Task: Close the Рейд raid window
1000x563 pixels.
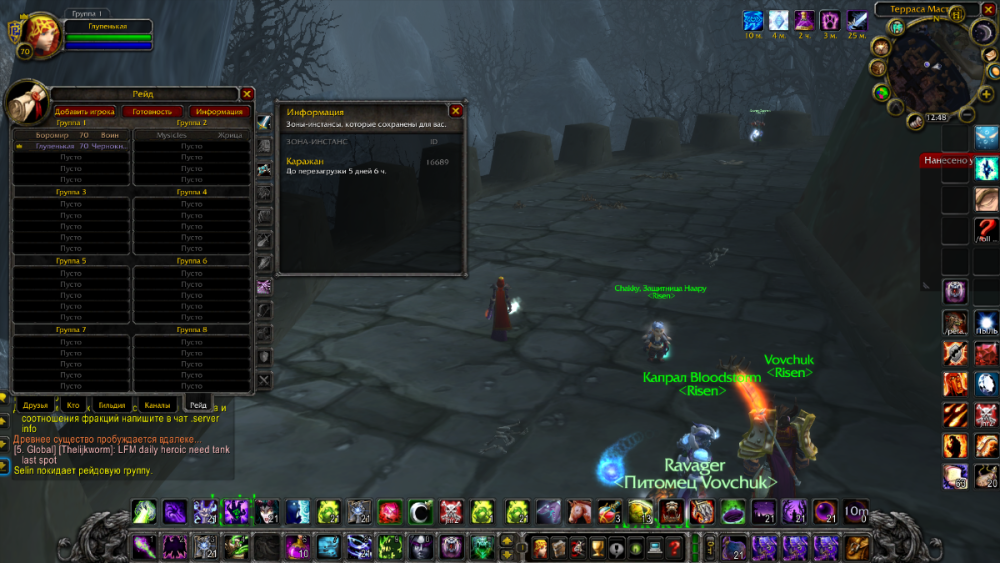Action: coord(247,94)
